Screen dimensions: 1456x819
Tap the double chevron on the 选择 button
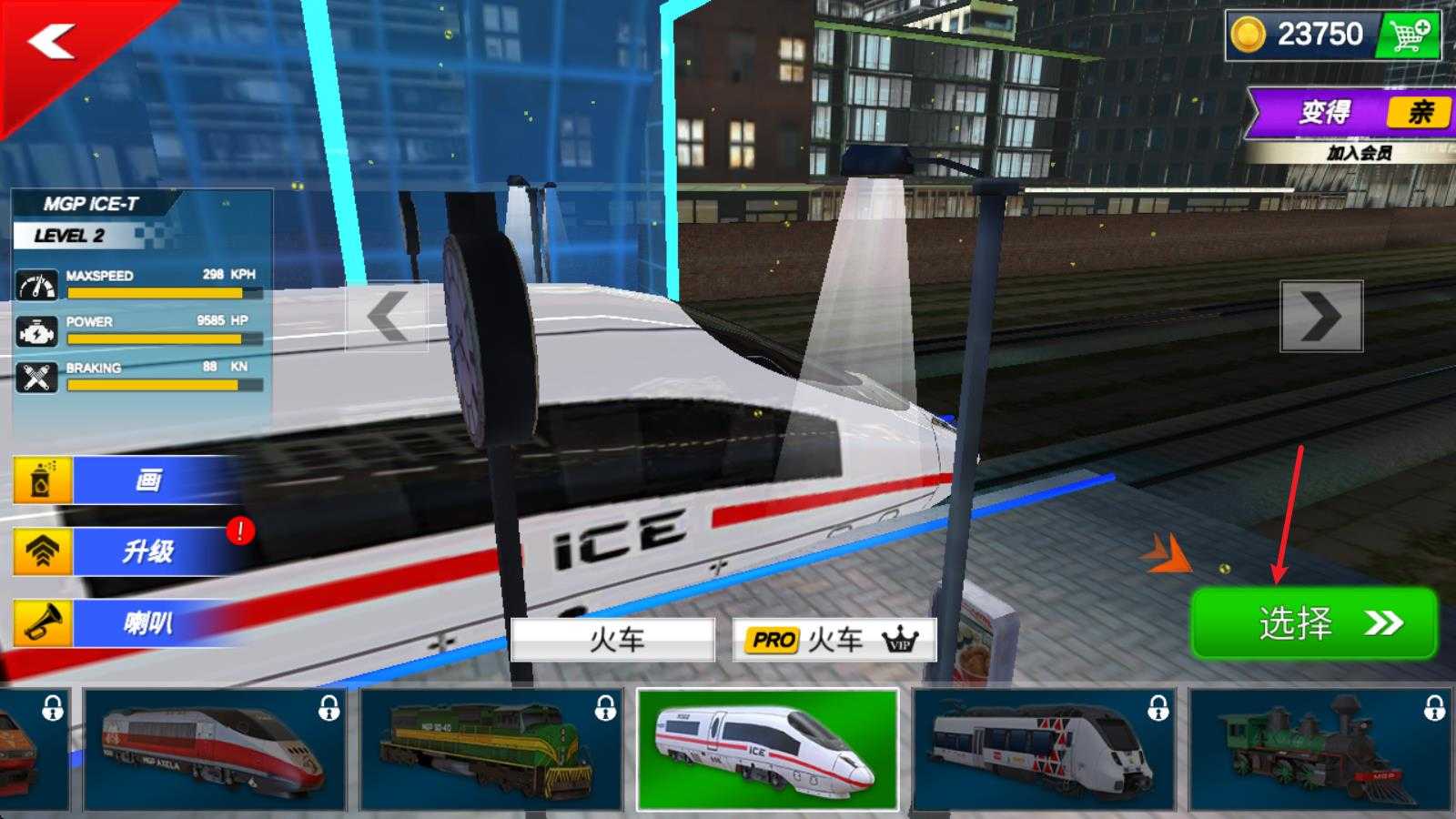[x=1384, y=623]
